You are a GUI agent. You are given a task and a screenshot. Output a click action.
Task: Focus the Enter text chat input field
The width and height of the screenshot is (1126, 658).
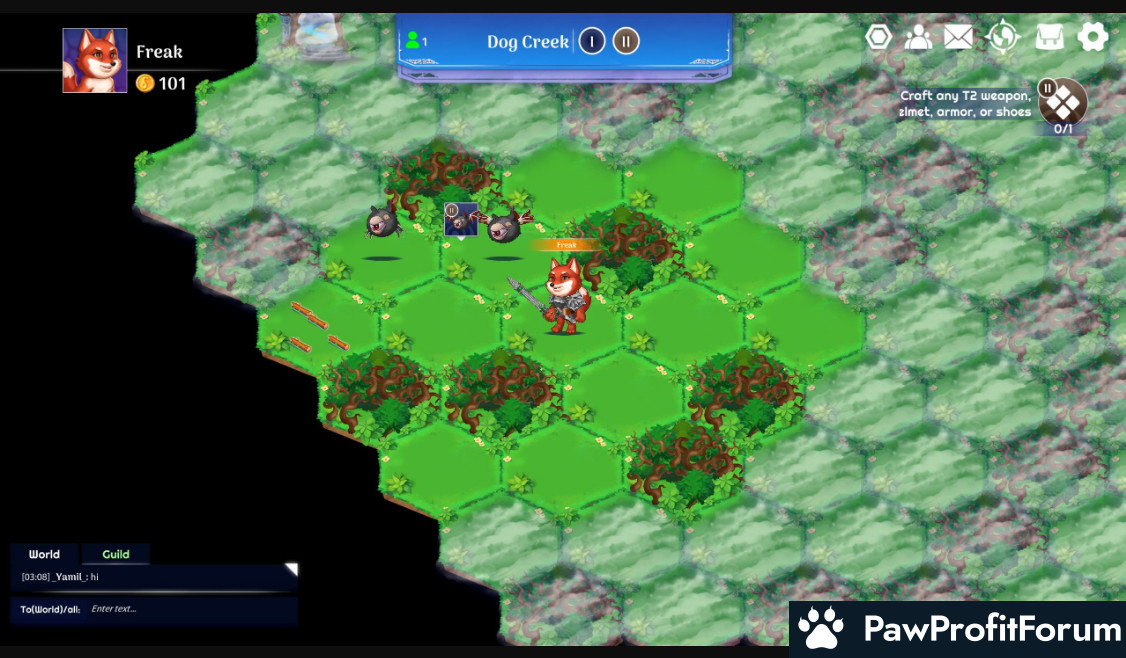190,609
